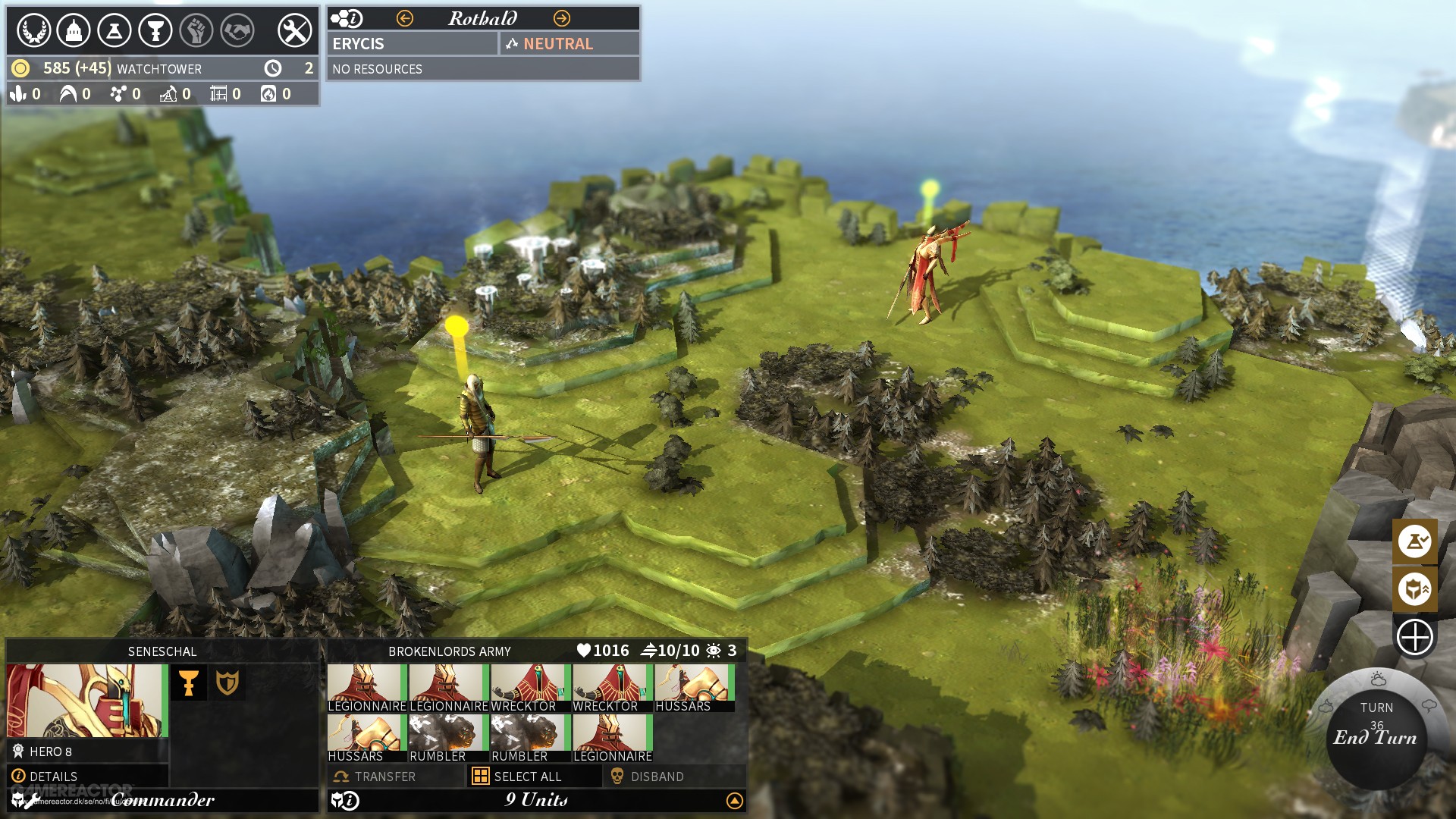The height and width of the screenshot is (819, 1456).
Task: Click the faction shield icon on right sidebar
Action: click(1415, 589)
